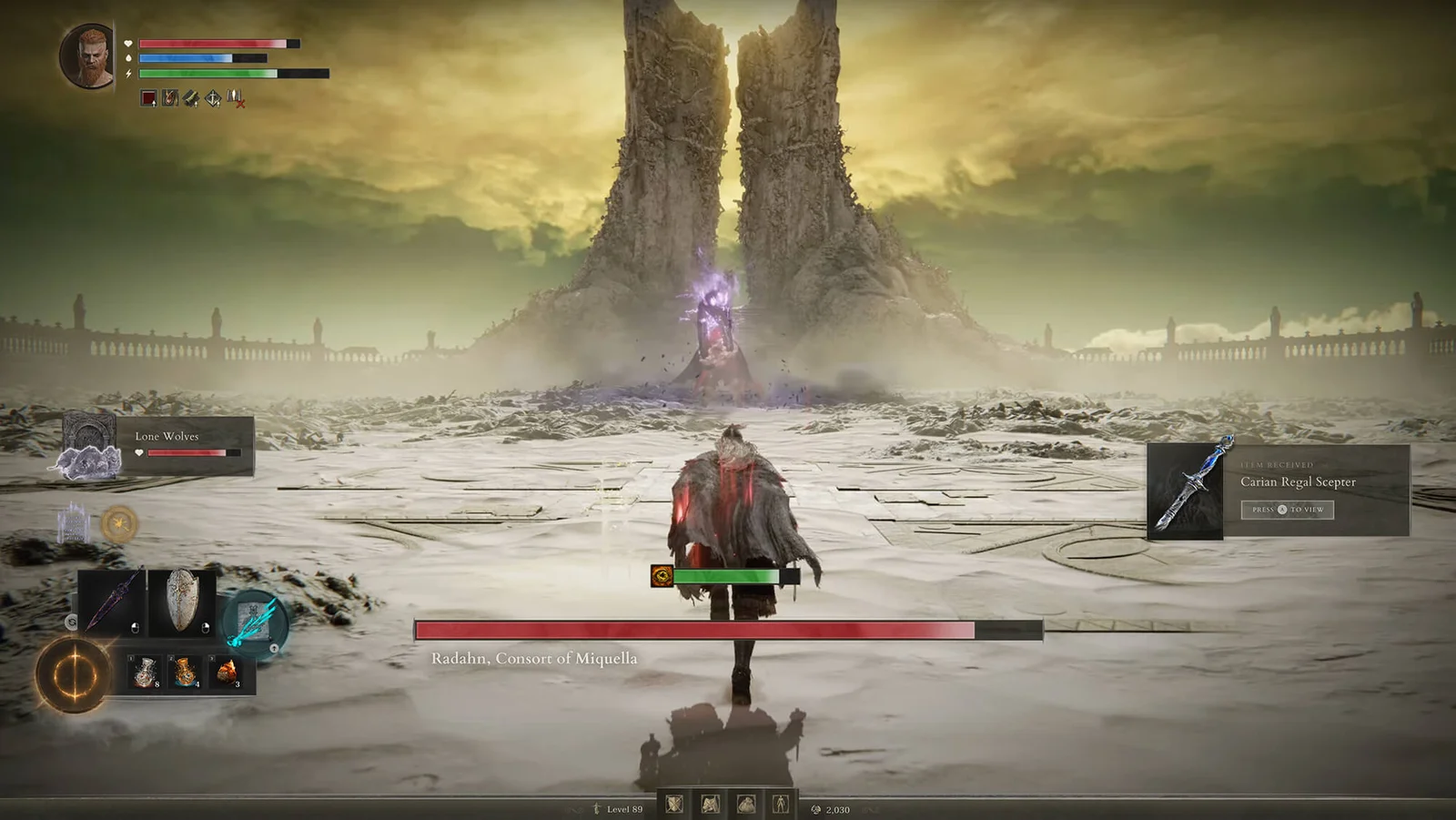Screen dimensions: 1456x820
Task: Use the crimson flask in slot one
Action: pos(144,673)
